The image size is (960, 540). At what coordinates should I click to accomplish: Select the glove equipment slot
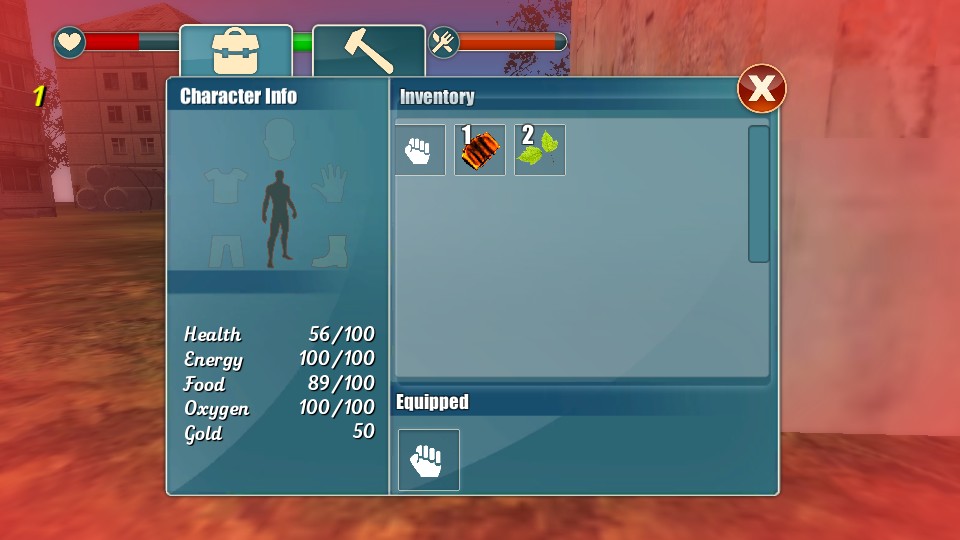tap(328, 184)
